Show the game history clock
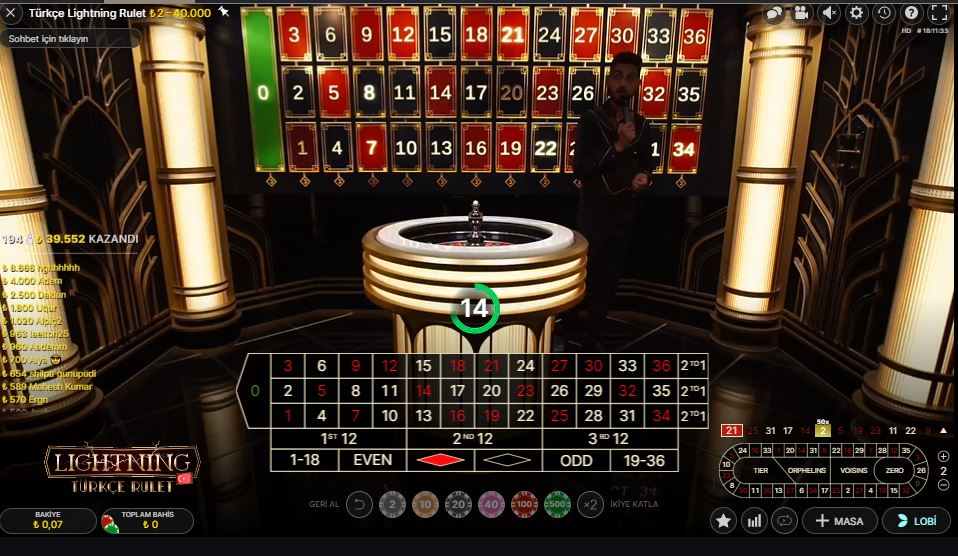The height and width of the screenshot is (556, 958). [x=883, y=13]
